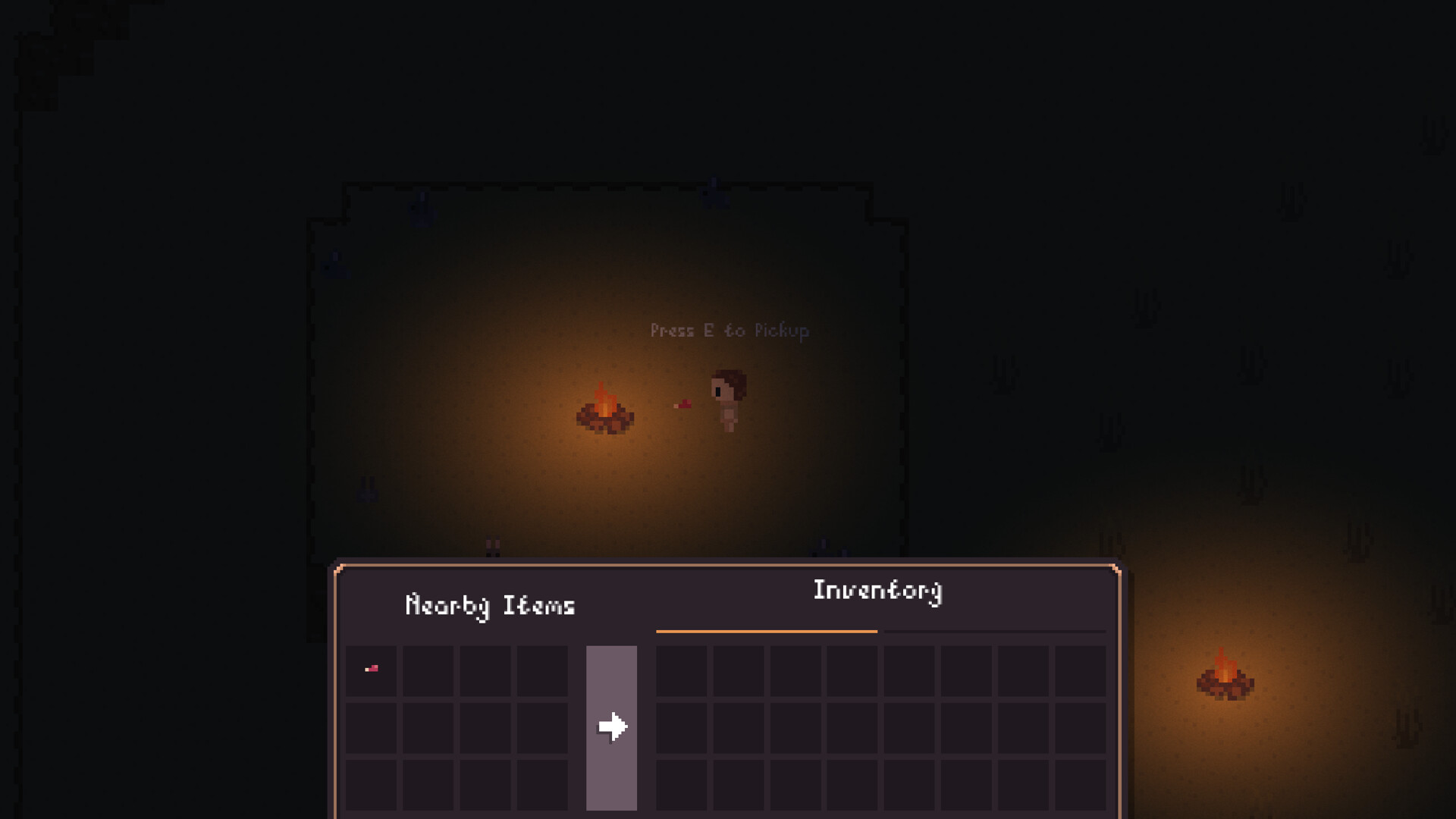Click the white transfer arrow
Screen dimensions: 1456x819
(x=611, y=726)
